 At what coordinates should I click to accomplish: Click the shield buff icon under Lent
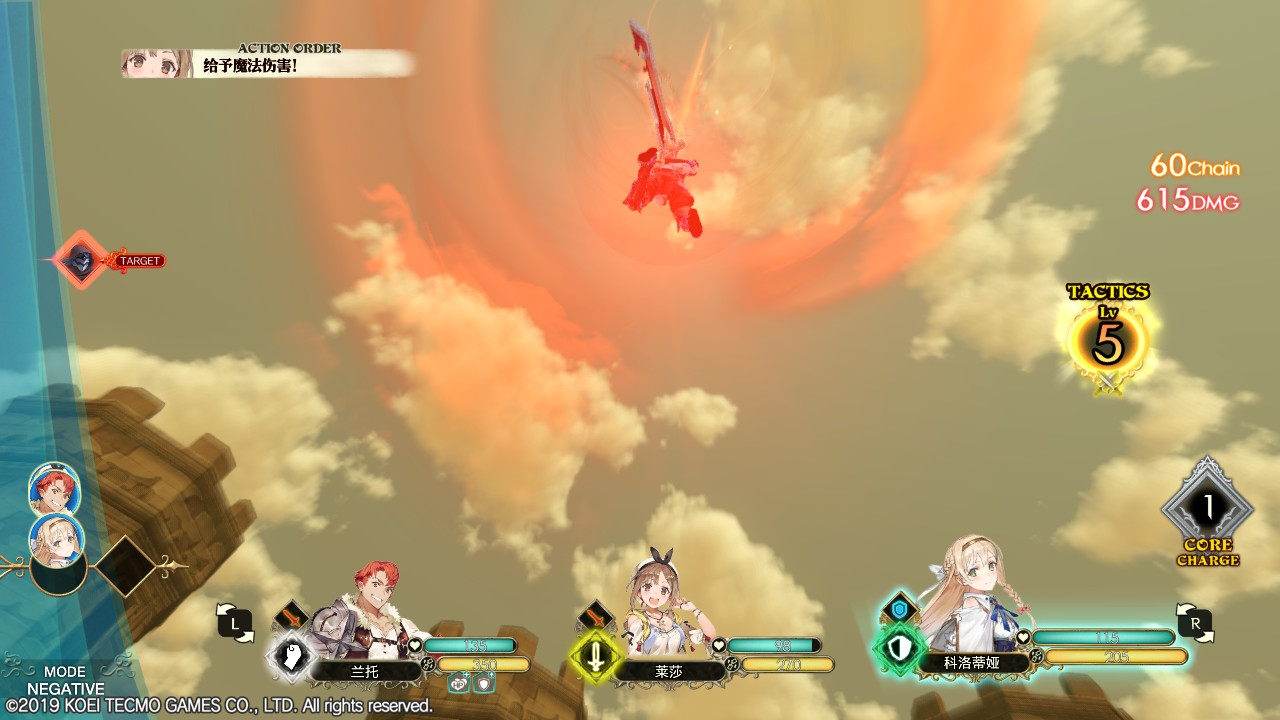pos(483,683)
